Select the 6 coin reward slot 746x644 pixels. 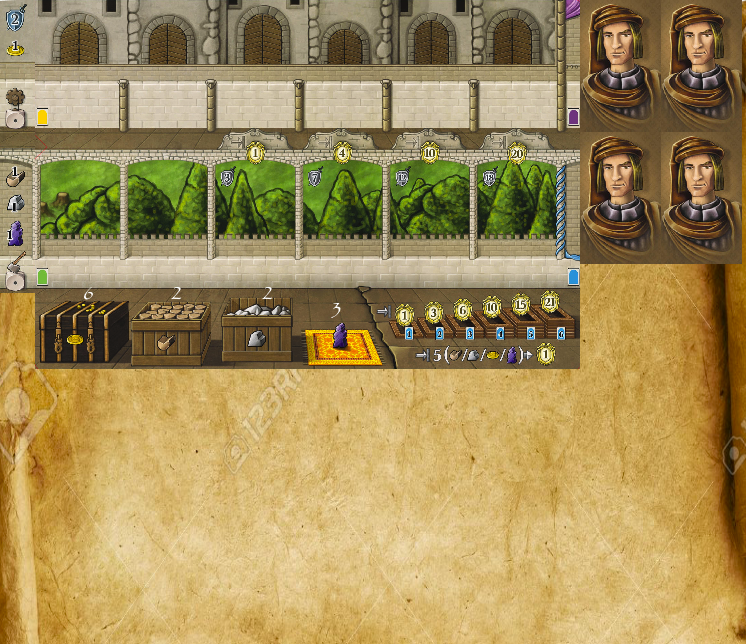click(463, 309)
